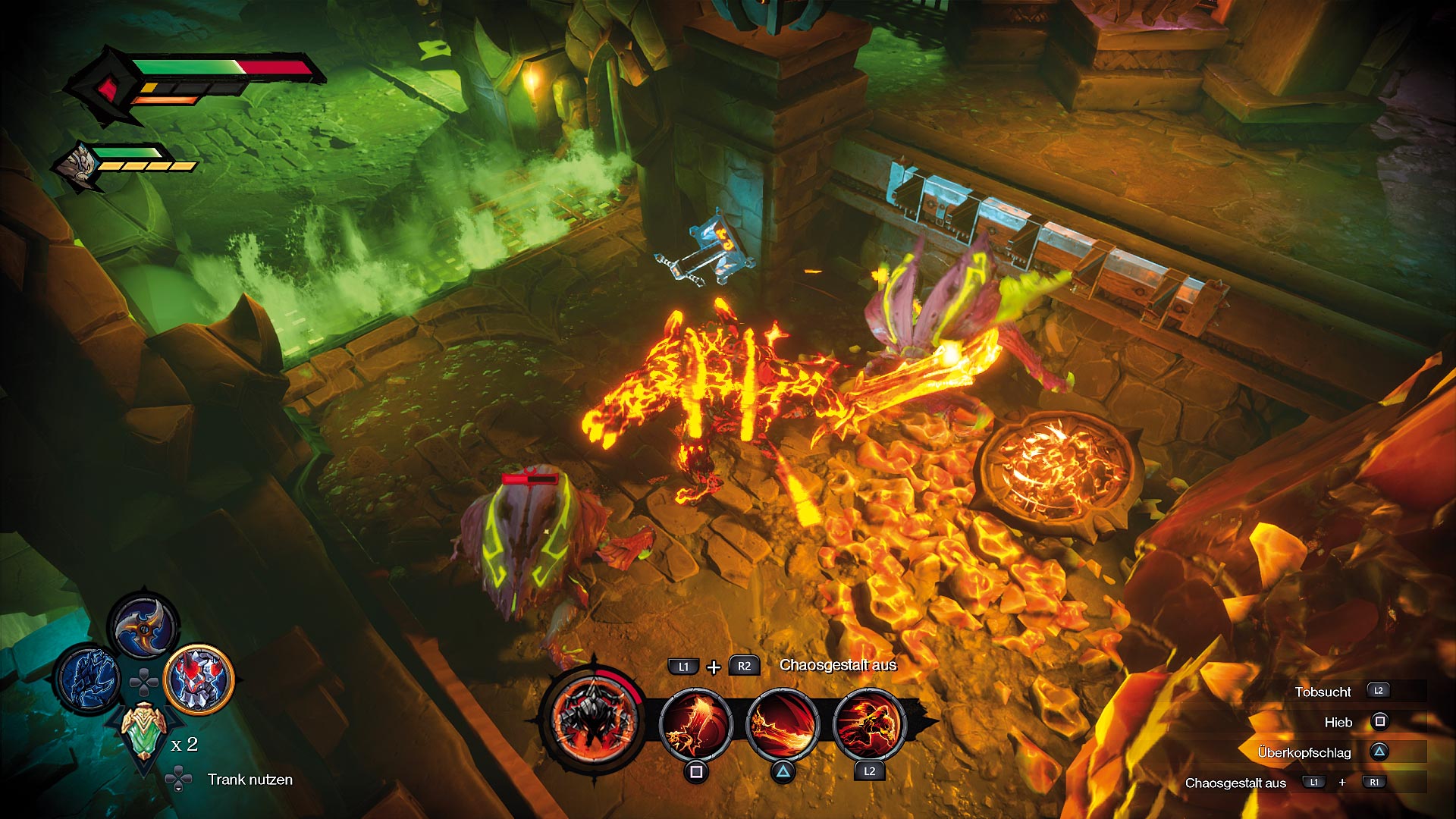Select War's red helmet portrait
Viewport: 1456px width, 819px height.
pos(106,89)
